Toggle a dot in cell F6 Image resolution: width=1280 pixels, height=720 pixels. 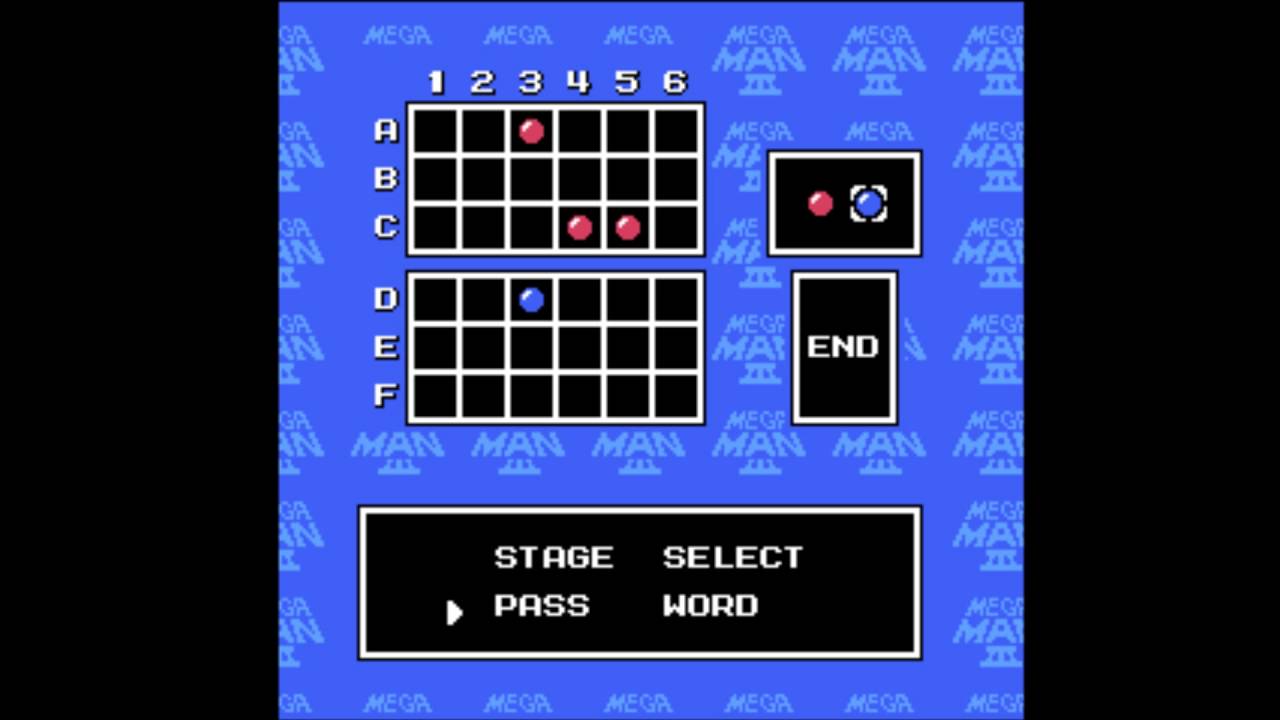pyautogui.click(x=675, y=395)
